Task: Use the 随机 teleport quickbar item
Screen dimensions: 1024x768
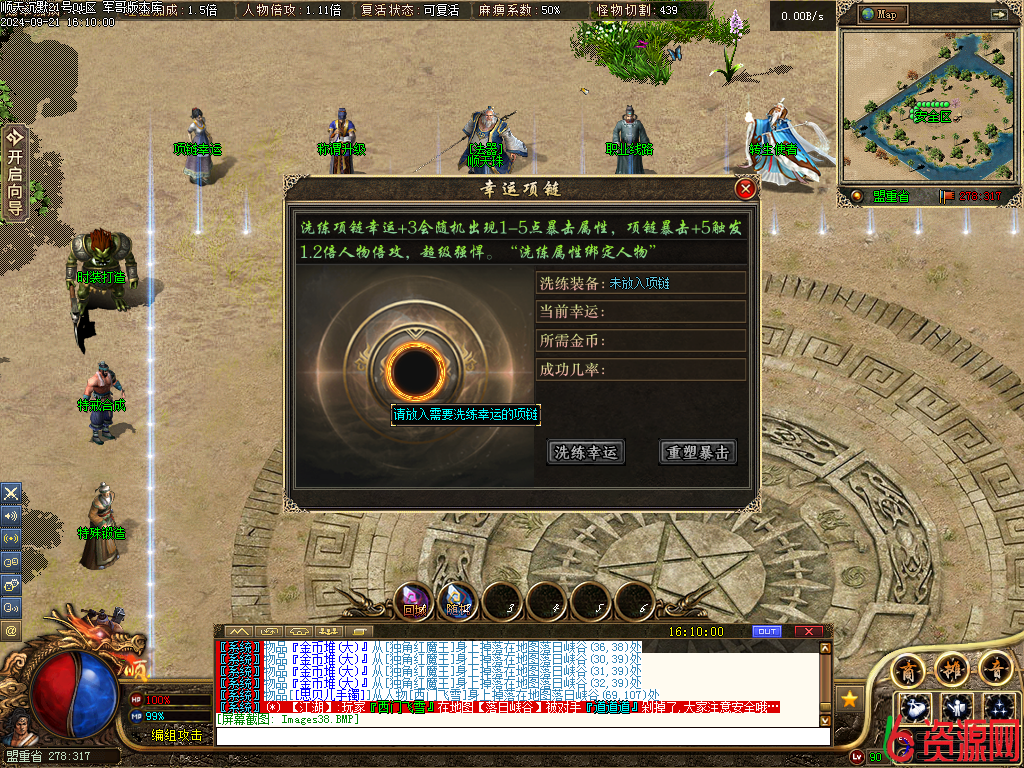Action: [x=458, y=602]
